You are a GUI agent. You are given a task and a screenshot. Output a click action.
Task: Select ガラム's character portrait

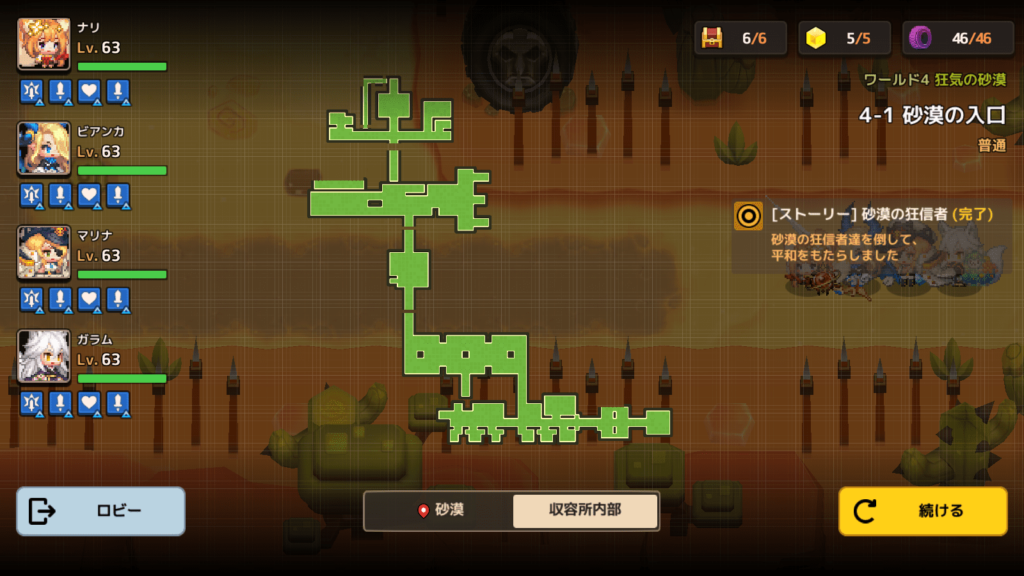[44, 356]
